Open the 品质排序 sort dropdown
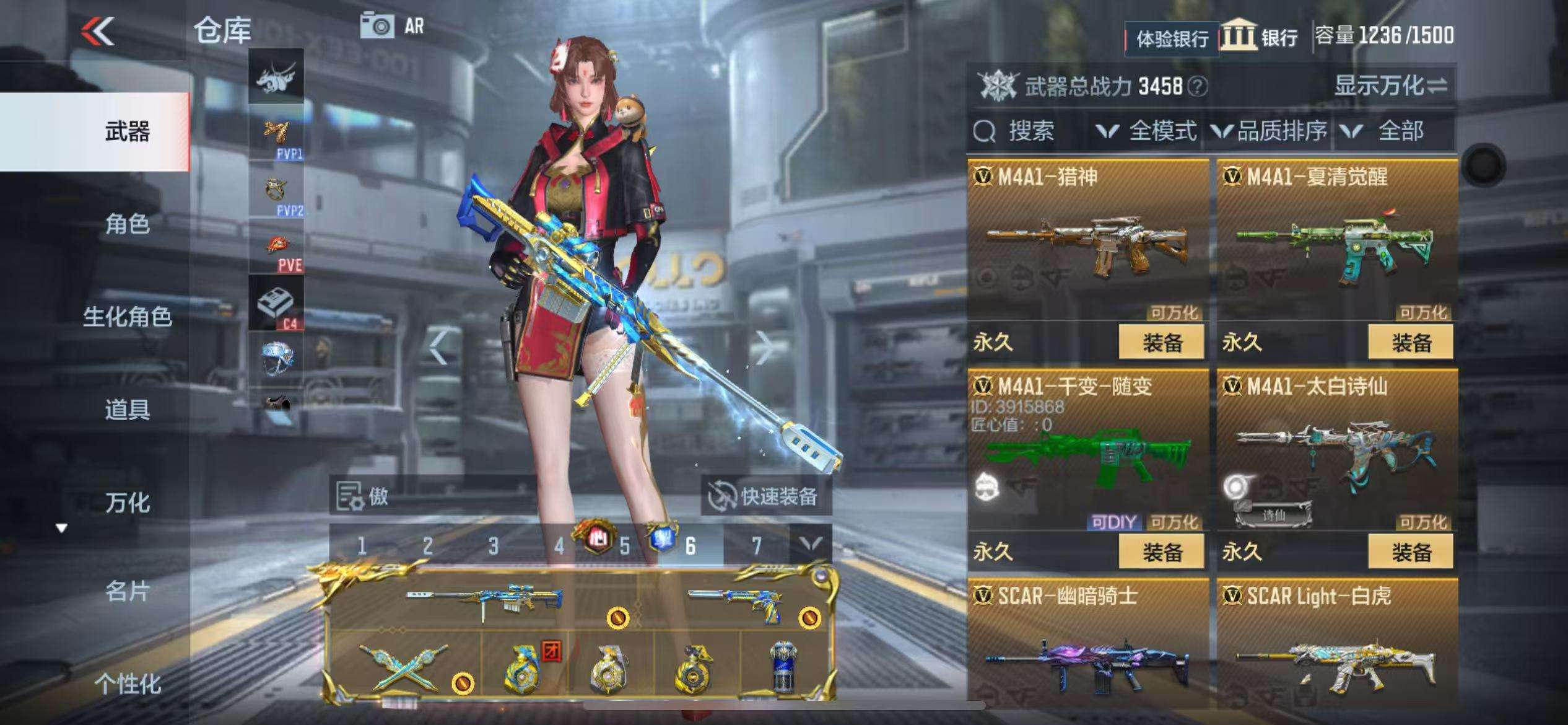Screen dimensions: 1568x725 pos(1270,131)
